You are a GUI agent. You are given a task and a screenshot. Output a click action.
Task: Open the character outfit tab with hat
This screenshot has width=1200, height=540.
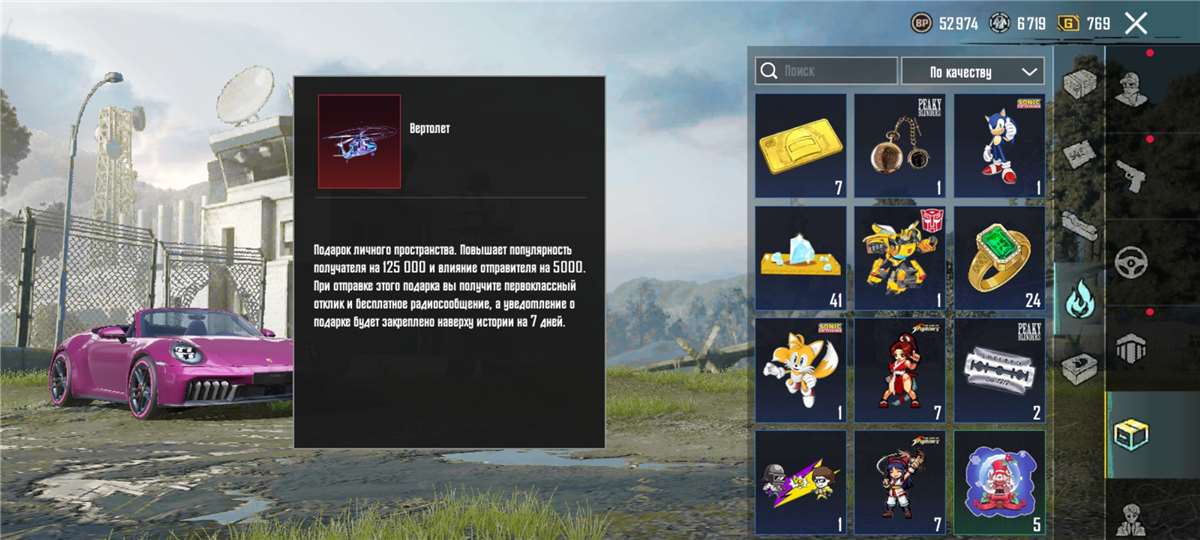pos(1131,87)
